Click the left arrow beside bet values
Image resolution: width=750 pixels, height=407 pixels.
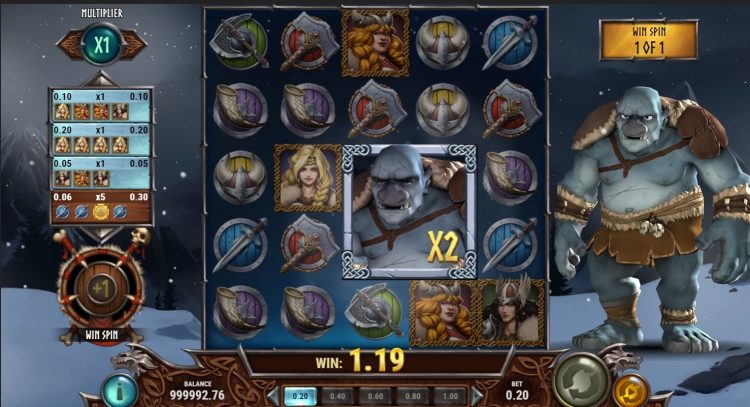[x=274, y=395]
